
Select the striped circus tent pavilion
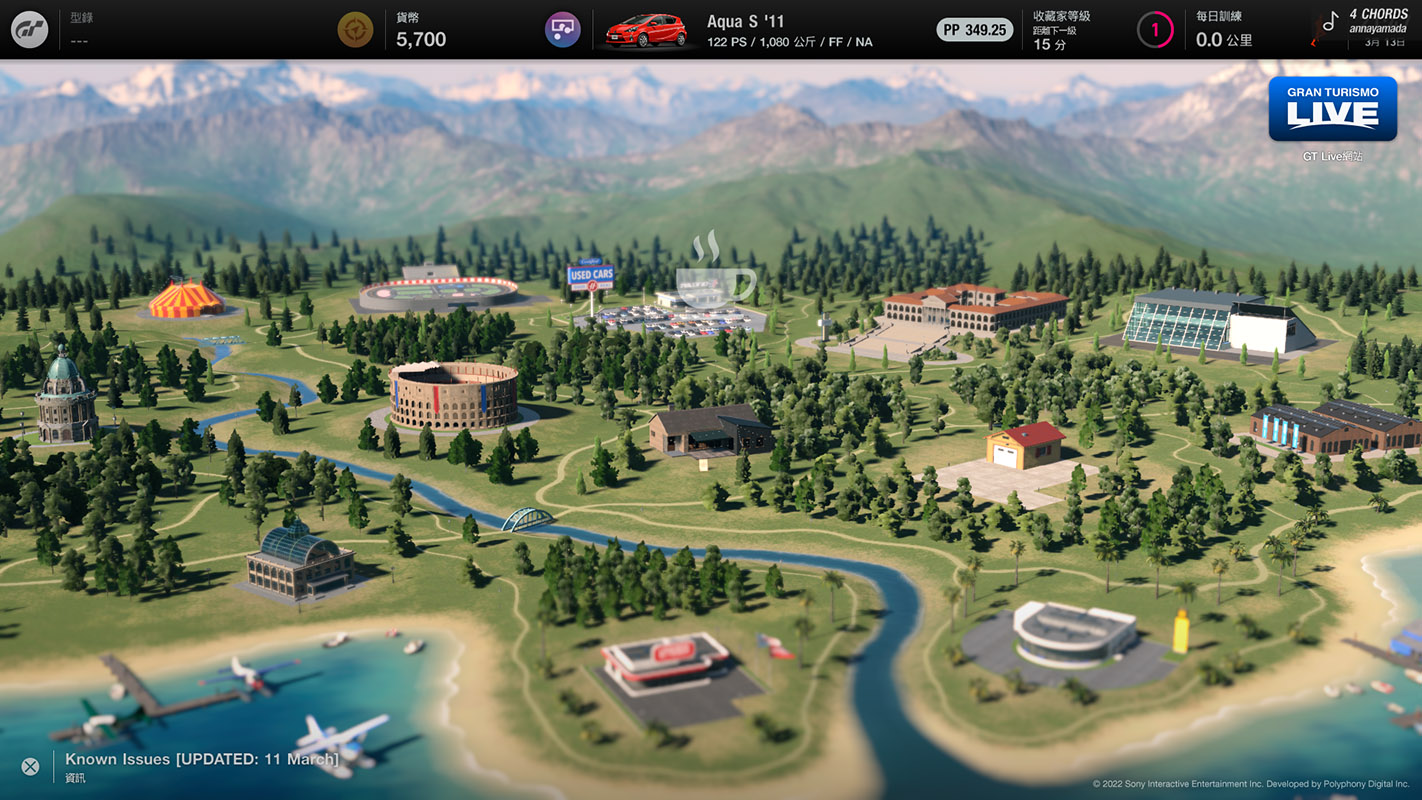coord(186,299)
